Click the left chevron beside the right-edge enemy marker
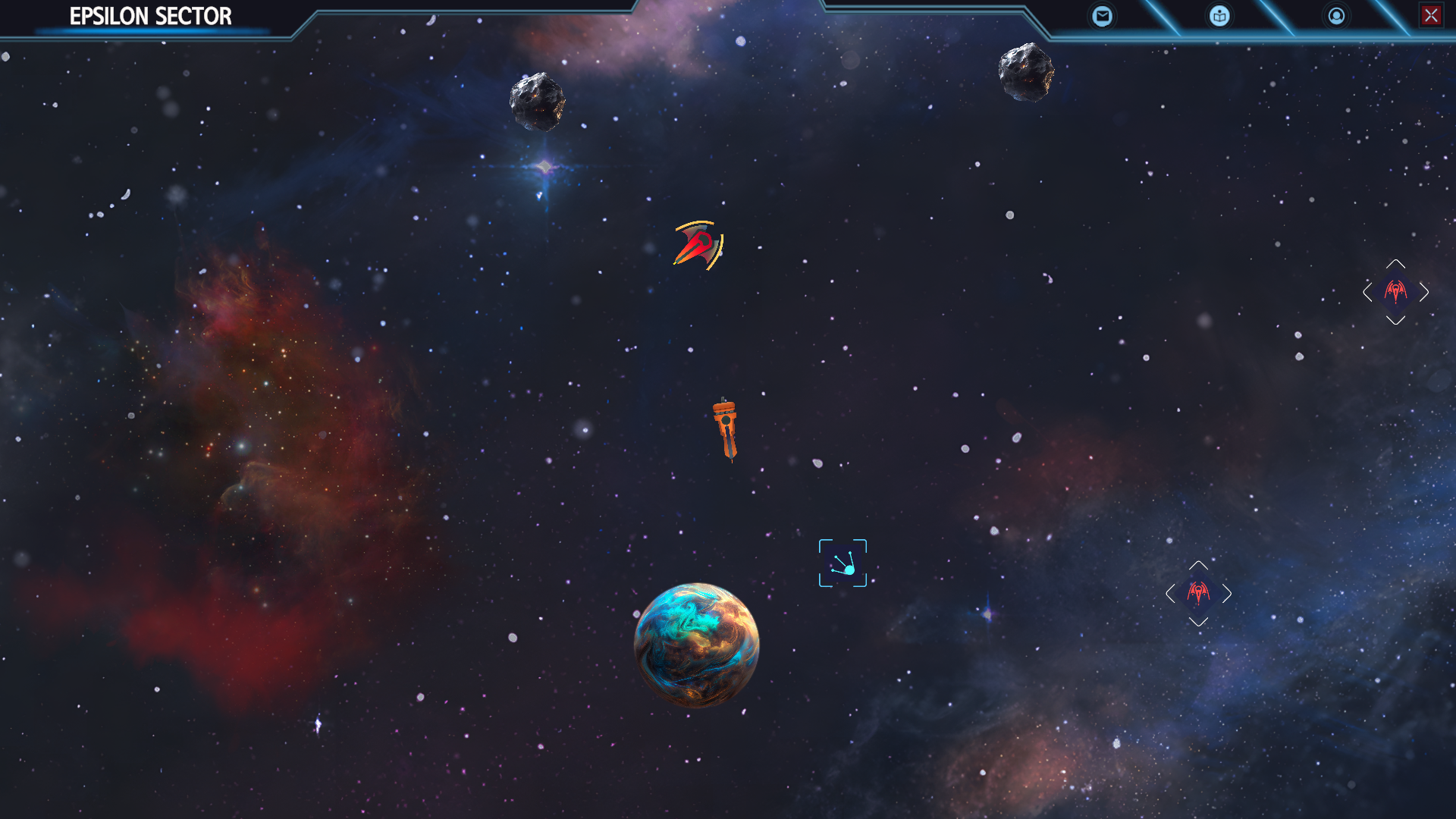Screen dimensions: 1456x819 click(1368, 292)
